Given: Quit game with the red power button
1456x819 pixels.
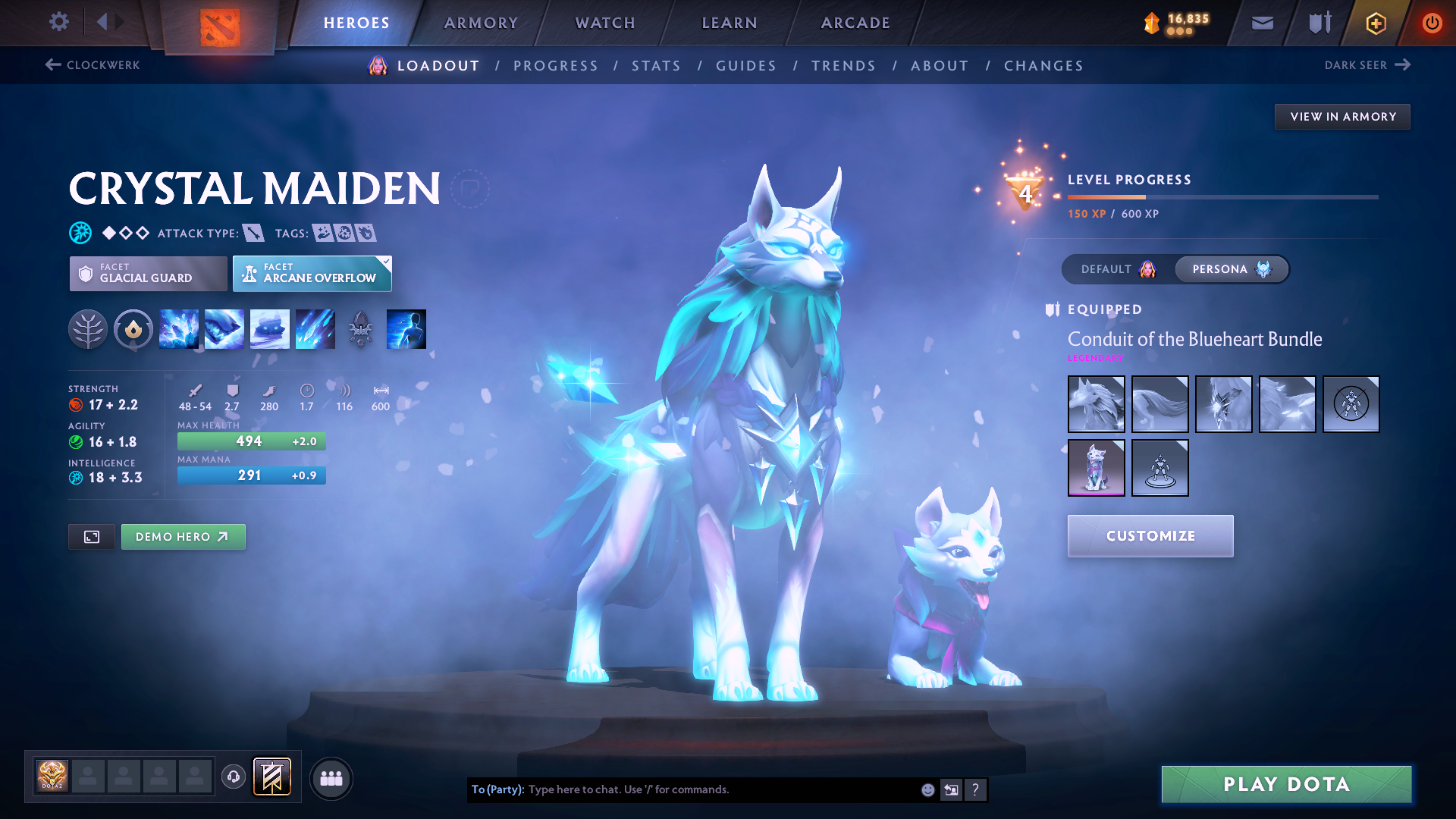Looking at the screenshot, I should tap(1432, 23).
